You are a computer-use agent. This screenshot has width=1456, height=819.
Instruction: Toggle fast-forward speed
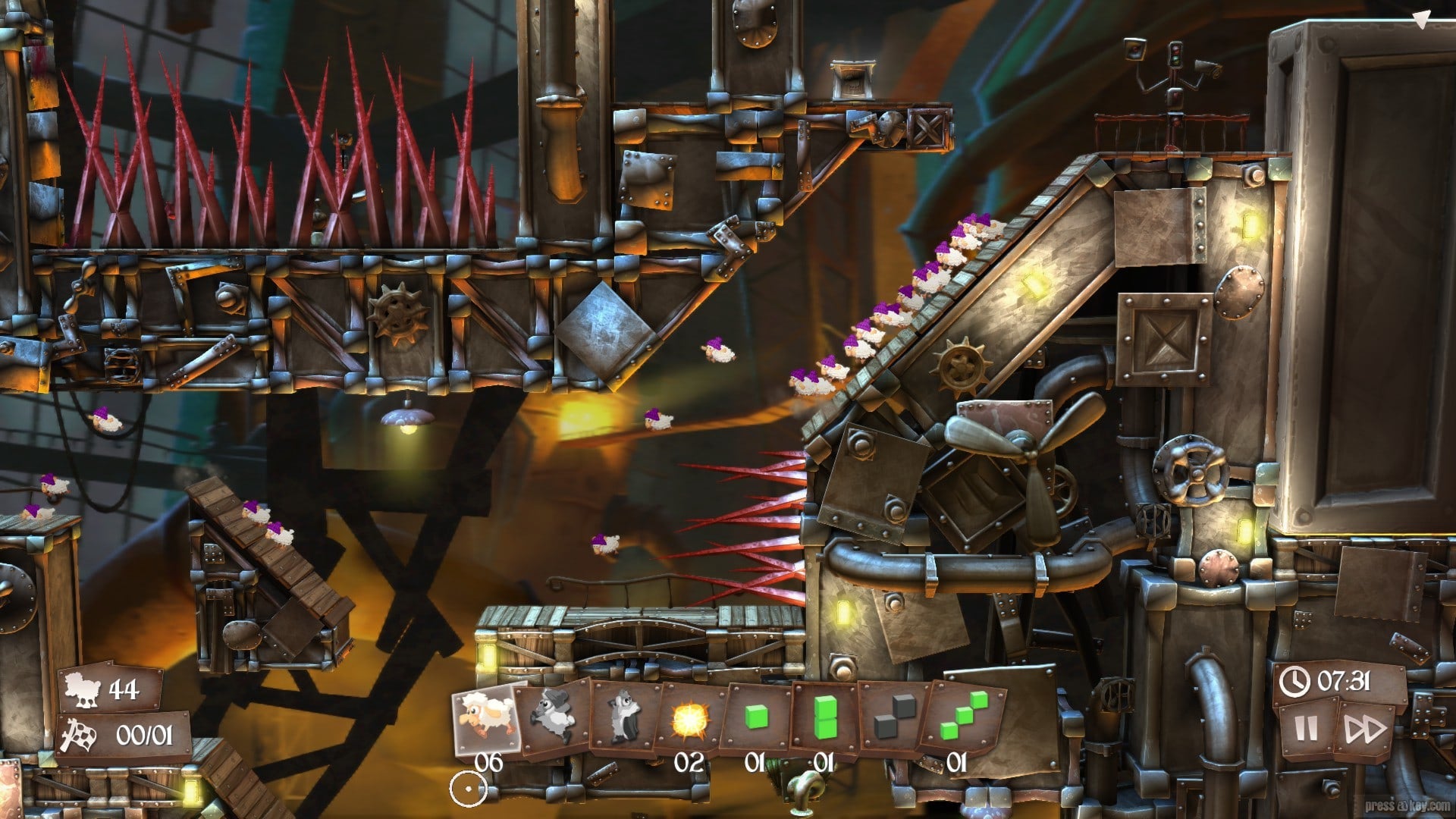point(1365,730)
